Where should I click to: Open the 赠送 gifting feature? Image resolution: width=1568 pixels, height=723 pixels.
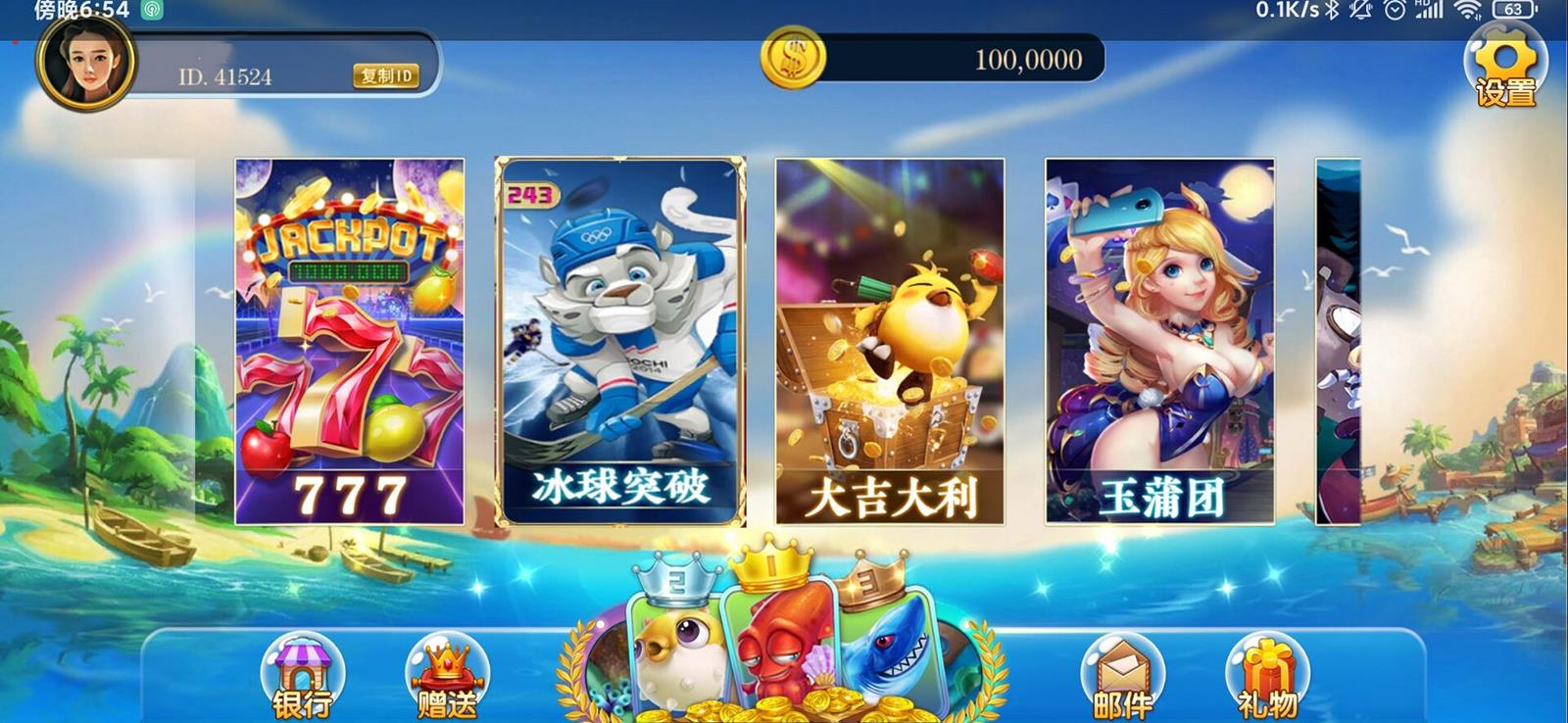[x=446, y=676]
